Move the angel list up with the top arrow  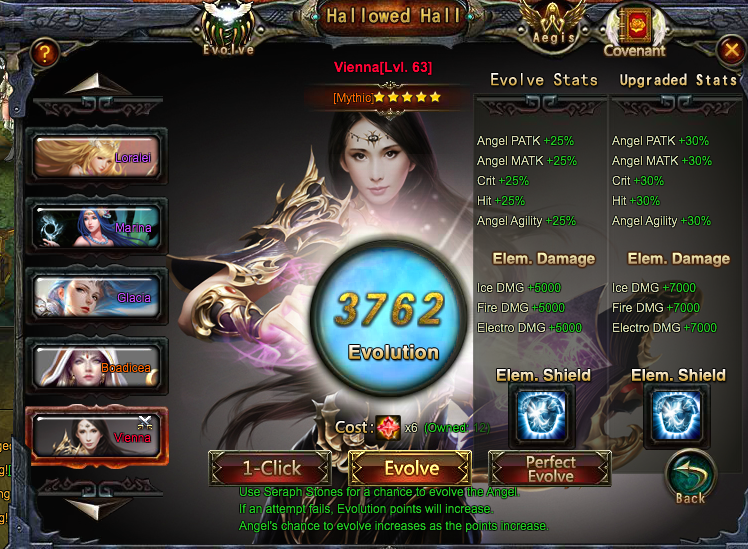[95, 85]
